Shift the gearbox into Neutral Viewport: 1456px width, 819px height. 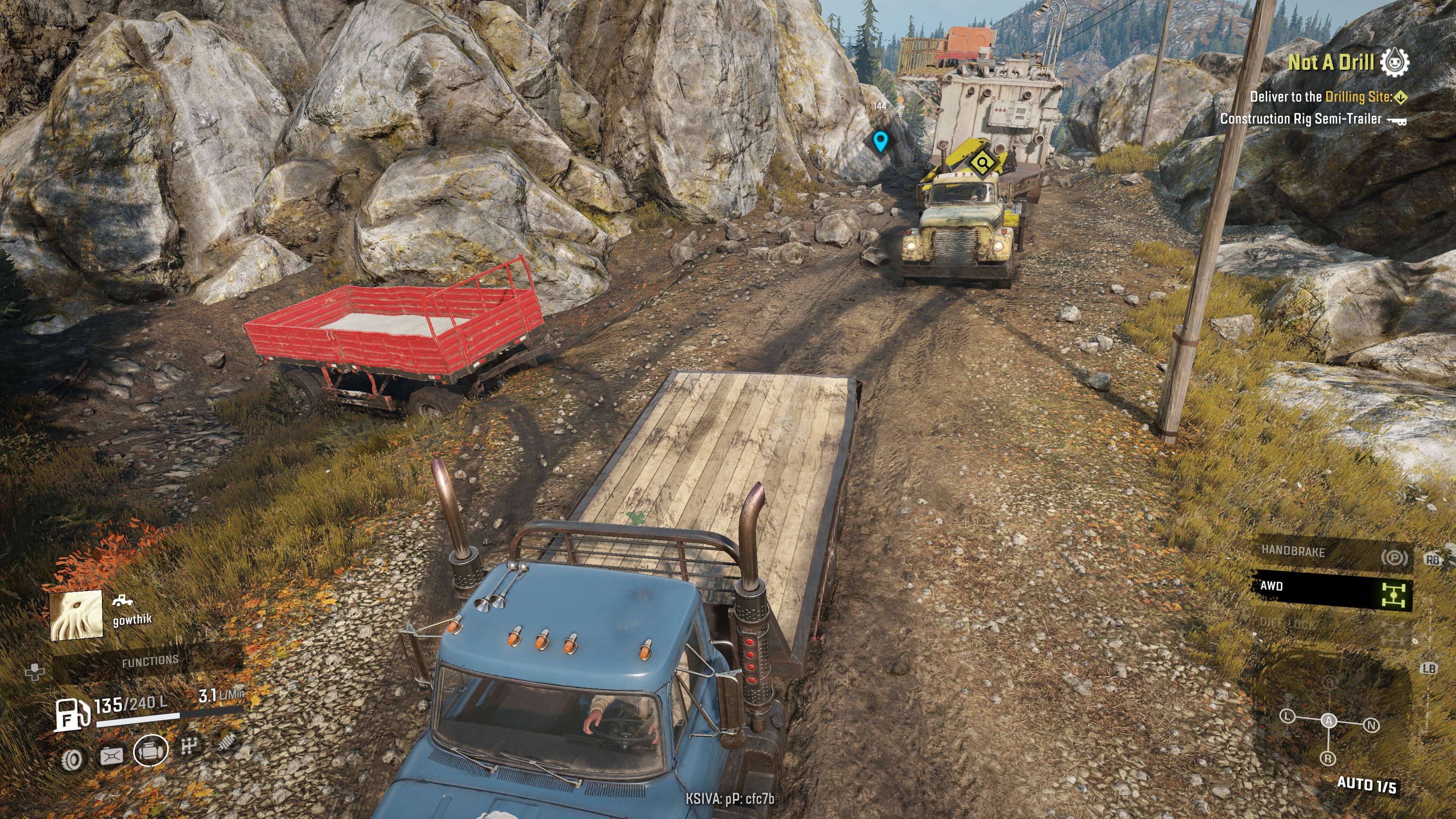(x=1371, y=725)
